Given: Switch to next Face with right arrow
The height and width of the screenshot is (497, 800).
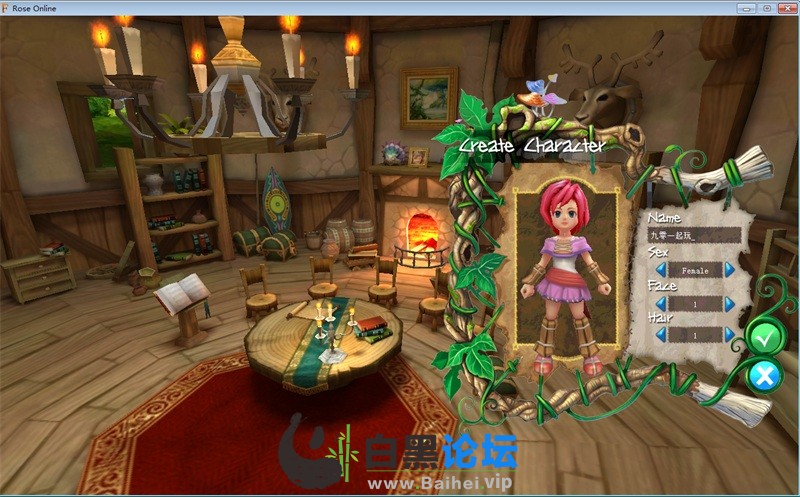Looking at the screenshot, I should coord(730,303).
